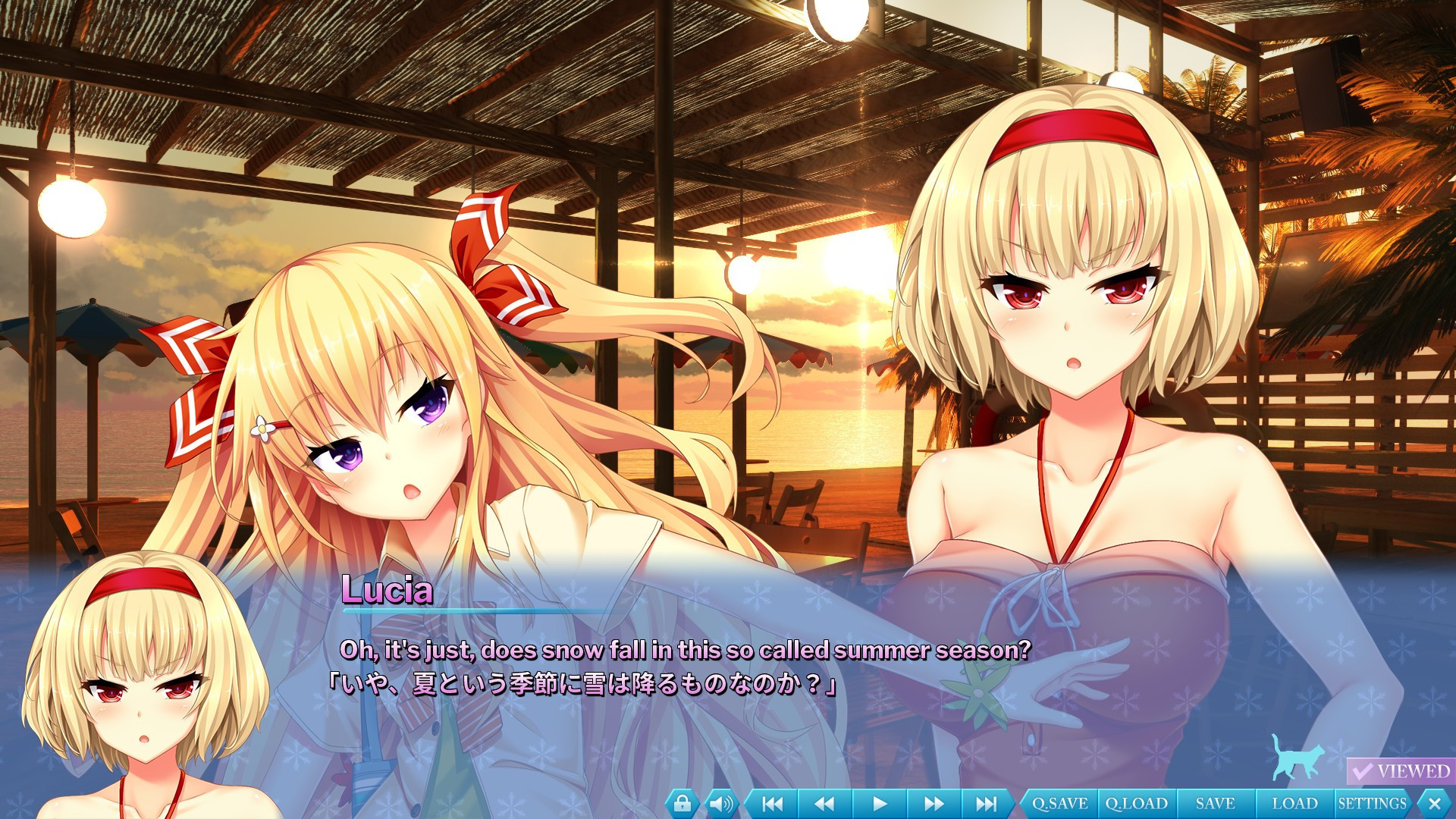Viewport: 1456px width, 819px height.
Task: Open the backlog with the rewind icon
Action: coord(825,802)
